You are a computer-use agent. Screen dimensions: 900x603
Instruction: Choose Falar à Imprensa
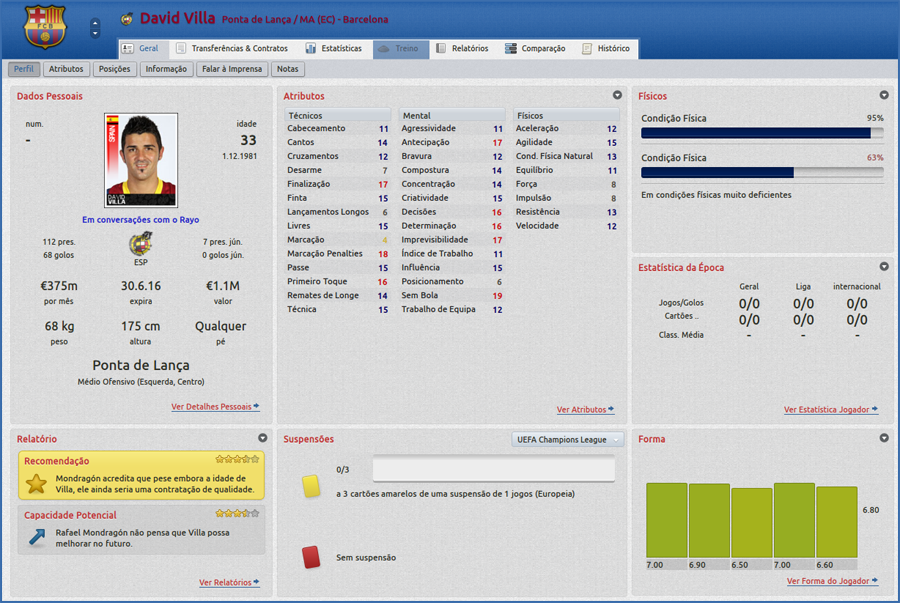232,70
